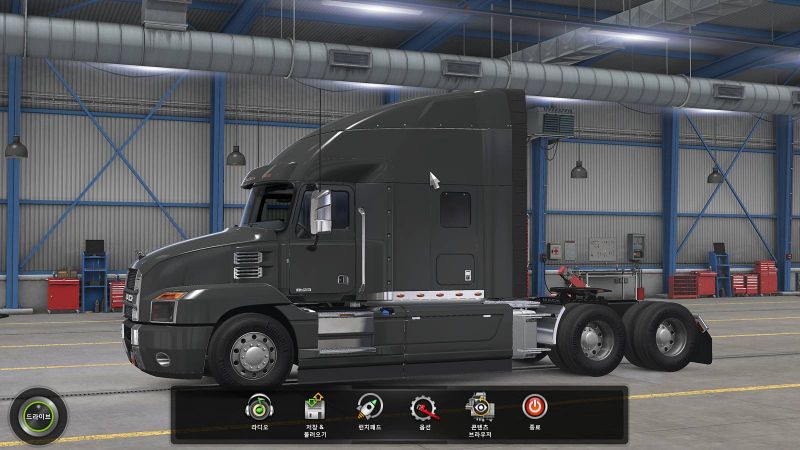The image size is (800, 450).
Task: Open the 런치패드 (Launchpad) rocket icon
Action: click(x=370, y=408)
